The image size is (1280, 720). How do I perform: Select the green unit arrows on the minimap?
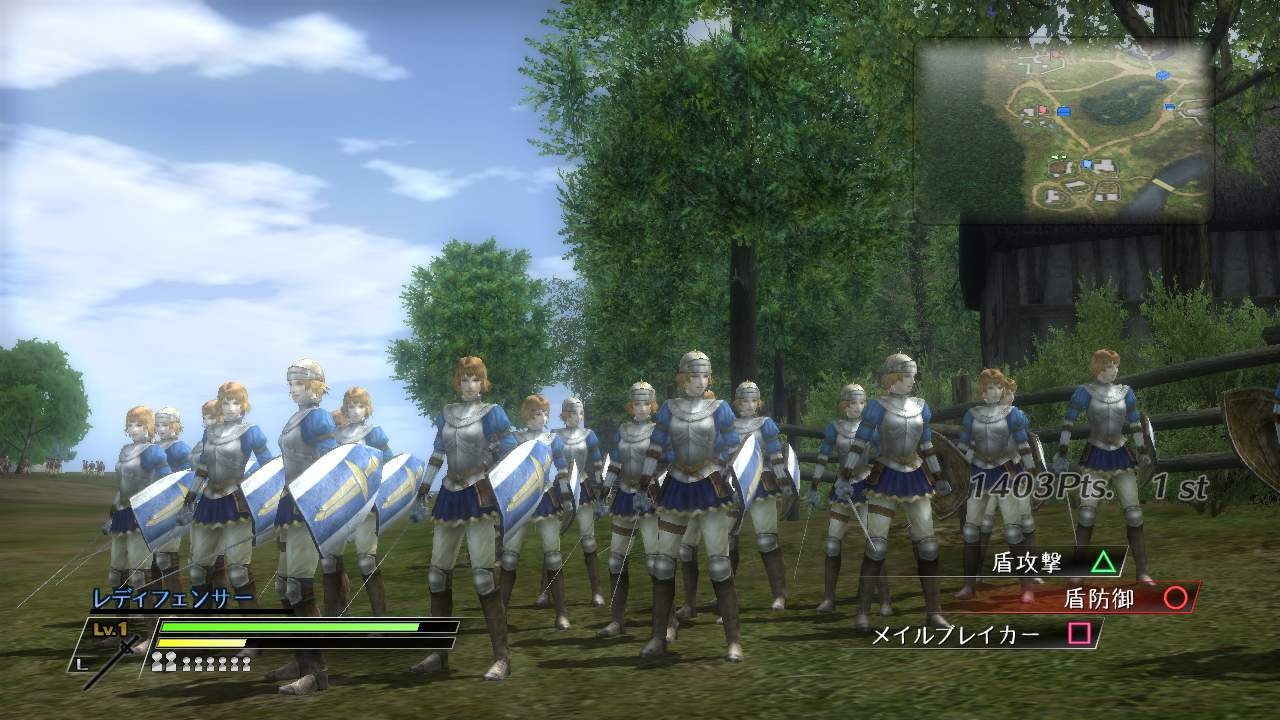pos(1059,157)
